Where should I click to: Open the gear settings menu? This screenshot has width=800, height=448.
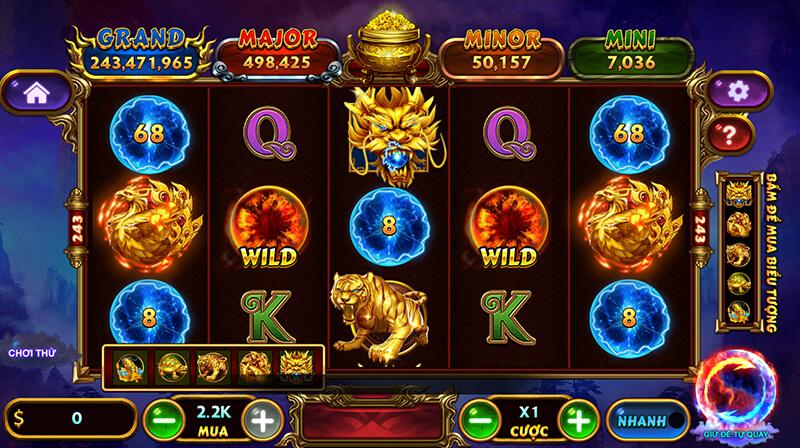738,92
